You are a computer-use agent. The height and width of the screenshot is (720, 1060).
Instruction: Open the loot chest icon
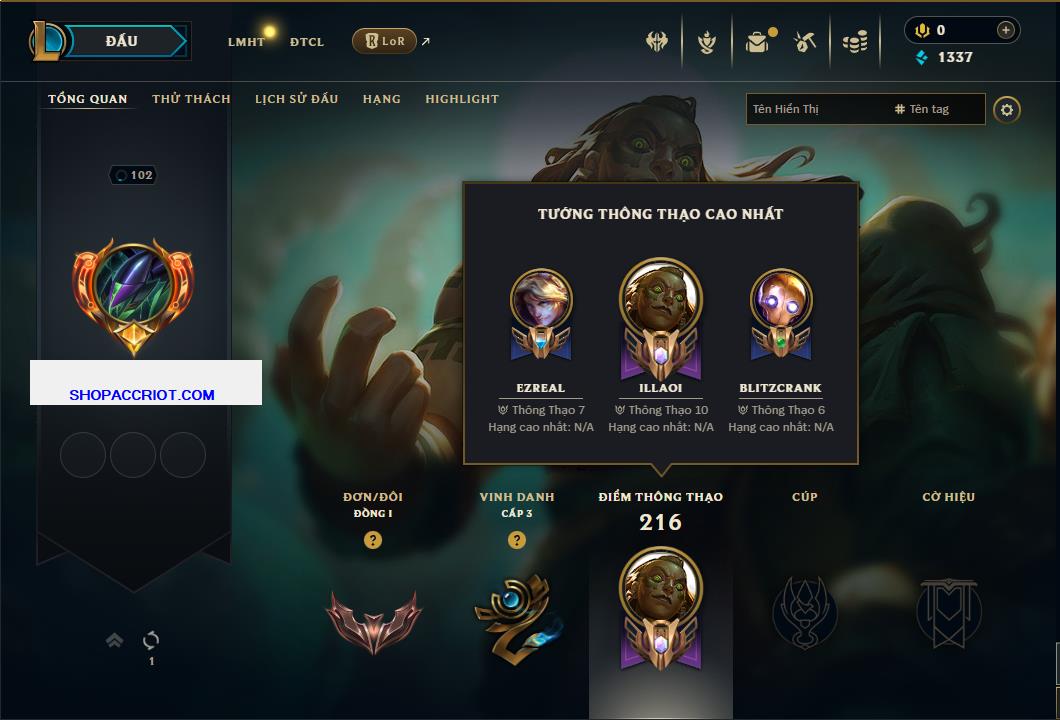[758, 42]
